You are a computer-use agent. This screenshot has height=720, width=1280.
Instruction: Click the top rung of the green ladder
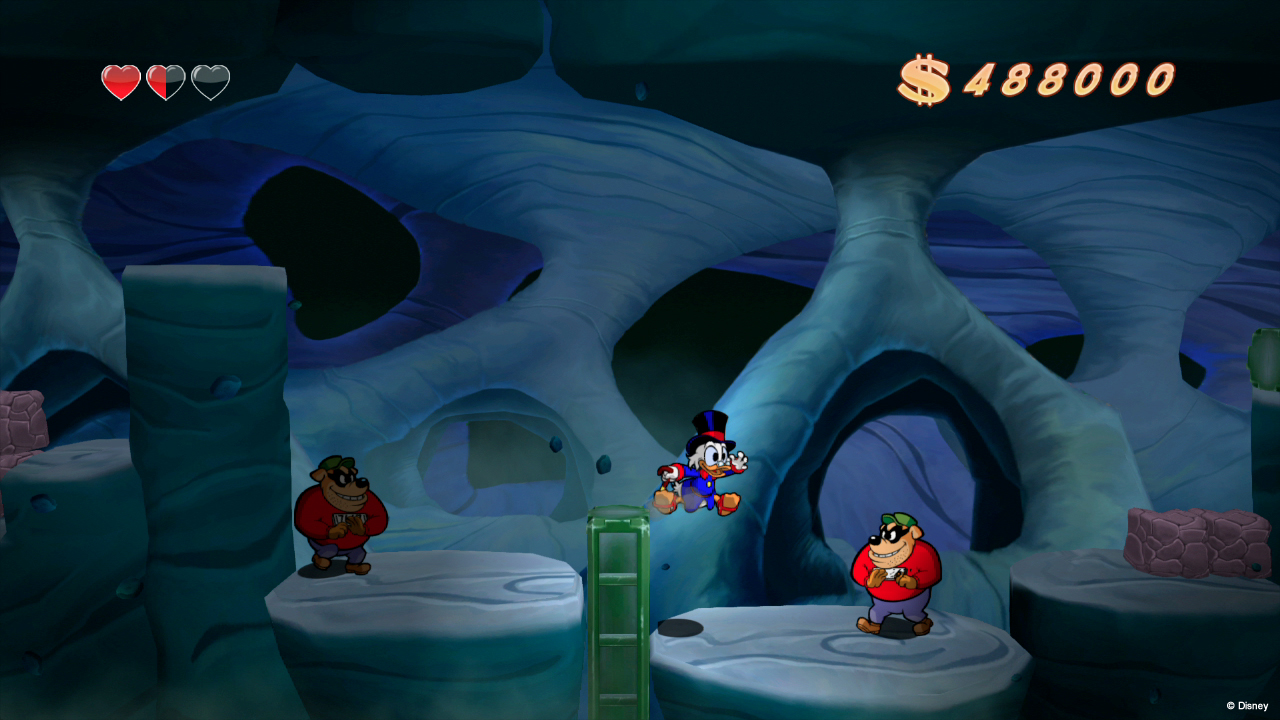coord(620,520)
